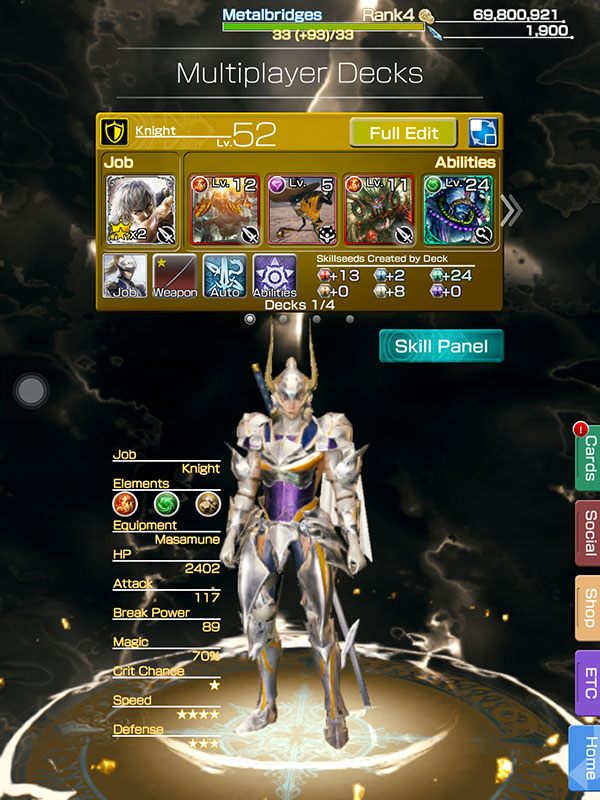The image size is (600, 800).
Task: Go to the Shop tab
Action: point(588,608)
